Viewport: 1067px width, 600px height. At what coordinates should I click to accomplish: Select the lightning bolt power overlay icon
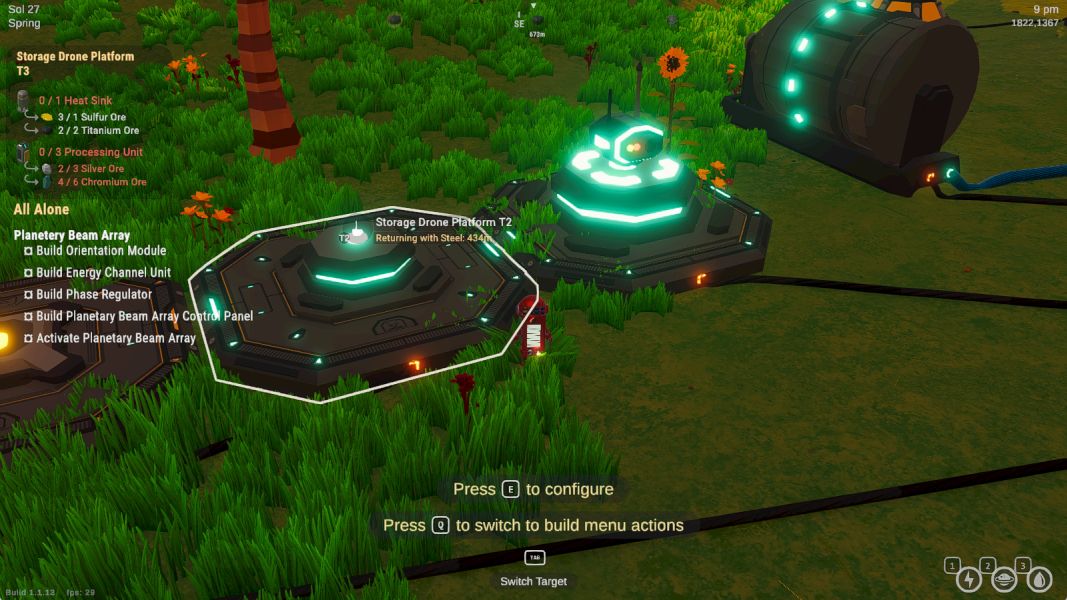[969, 579]
